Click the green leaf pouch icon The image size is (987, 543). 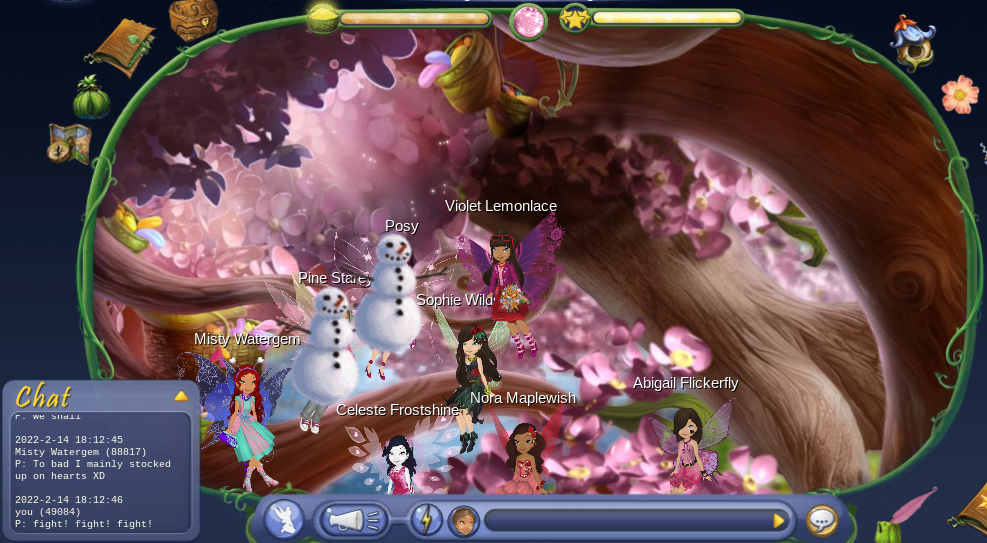pos(91,98)
